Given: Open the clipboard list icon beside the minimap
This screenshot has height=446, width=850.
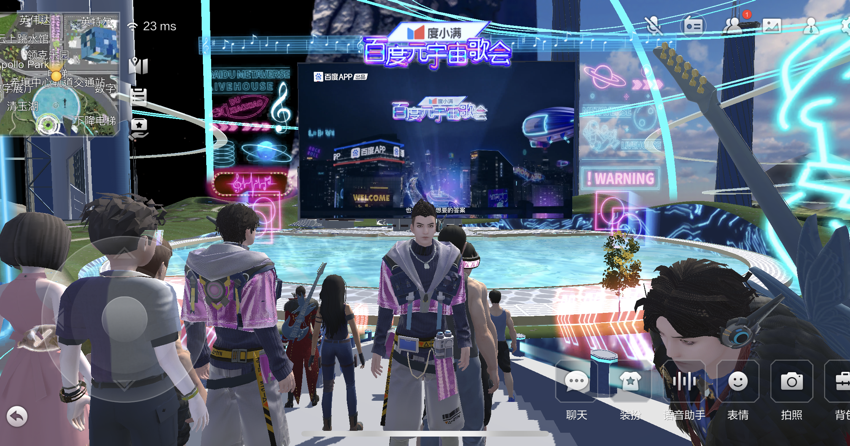Looking at the screenshot, I should [139, 96].
